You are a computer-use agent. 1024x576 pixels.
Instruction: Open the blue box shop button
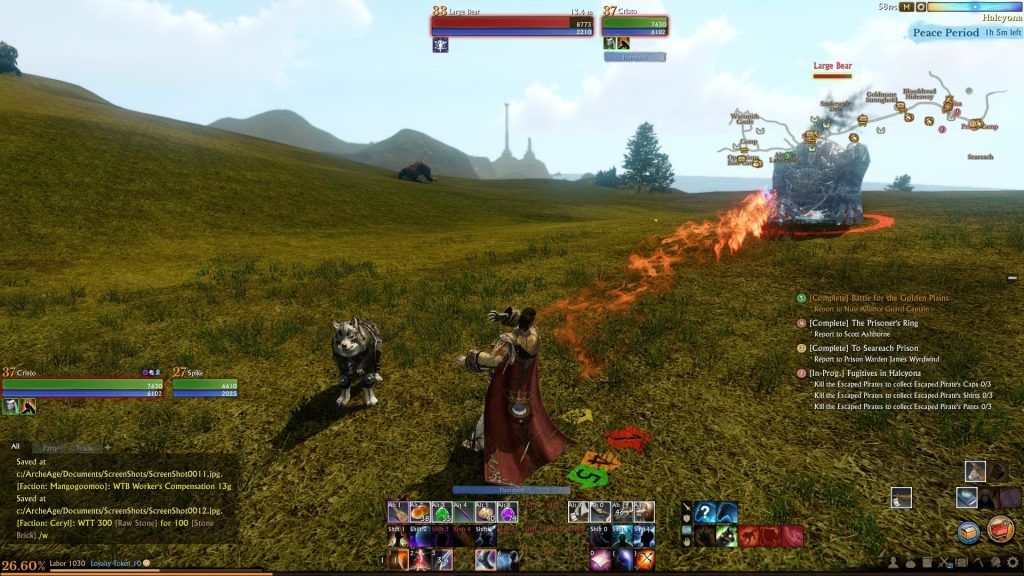(968, 532)
